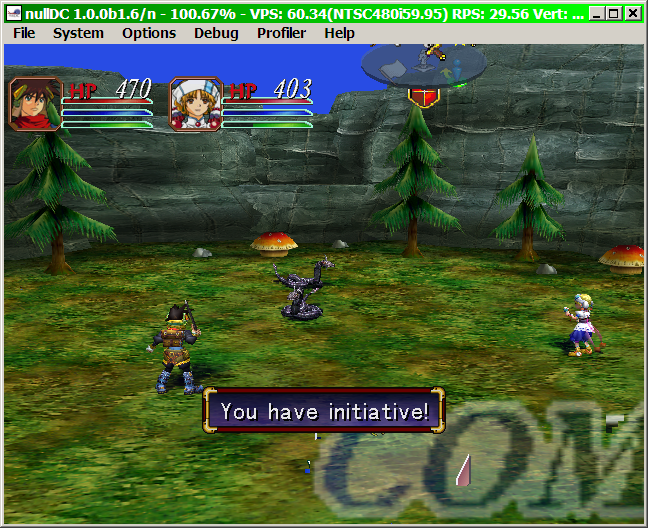Dismiss the "You have initiative!" message box
The height and width of the screenshot is (528, 648).
pyautogui.click(x=324, y=411)
